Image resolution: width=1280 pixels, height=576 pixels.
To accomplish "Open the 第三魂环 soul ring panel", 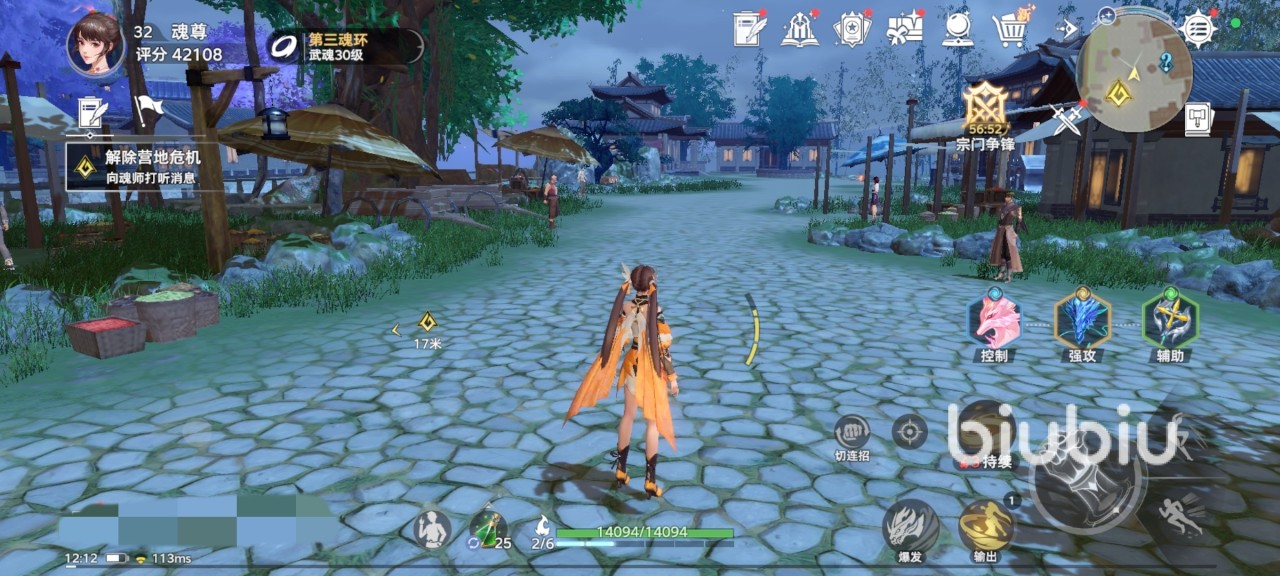I will 345,46.
